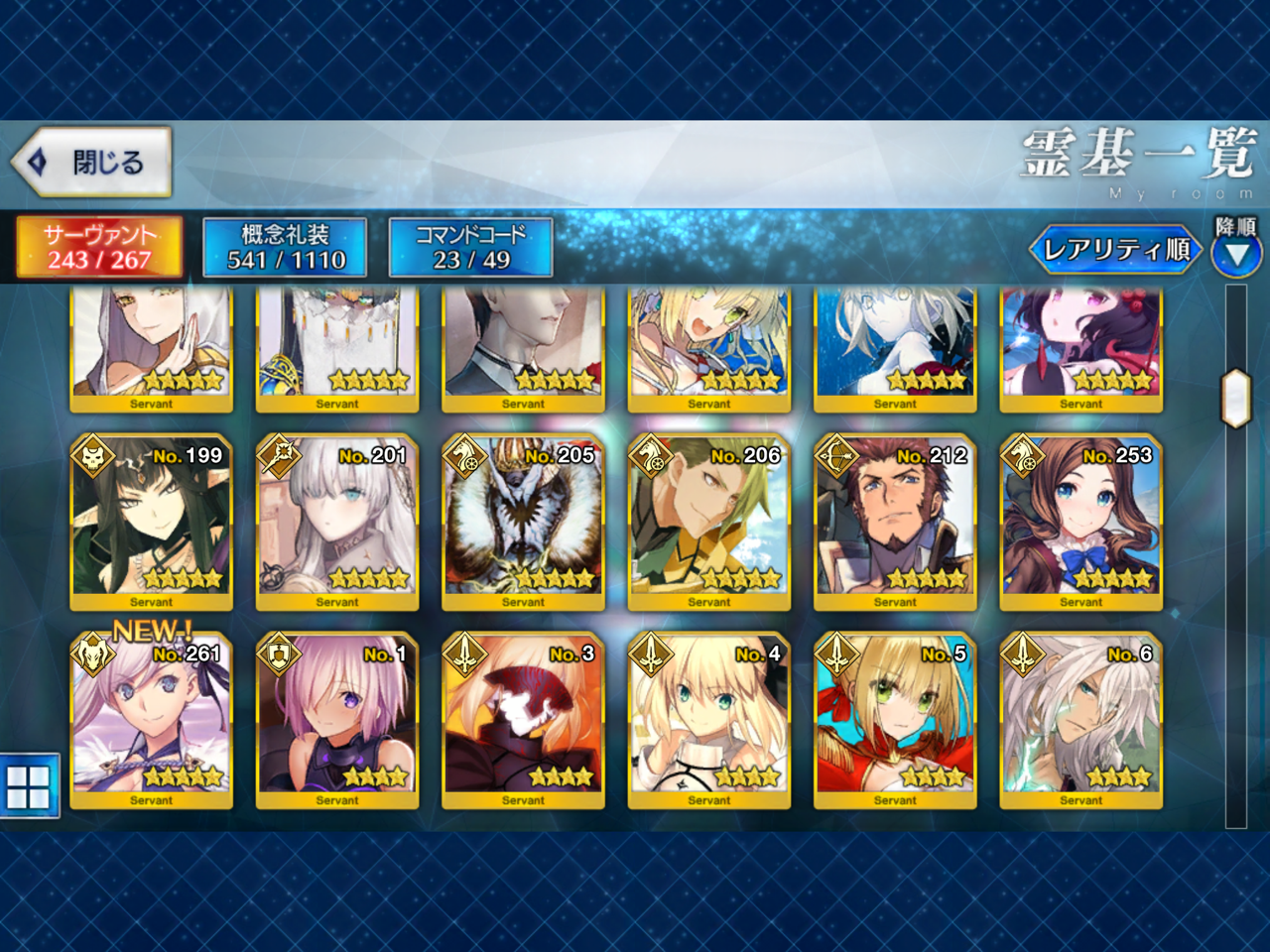Change sorting via レアリティ順 button
The image size is (1270, 952).
[1115, 249]
